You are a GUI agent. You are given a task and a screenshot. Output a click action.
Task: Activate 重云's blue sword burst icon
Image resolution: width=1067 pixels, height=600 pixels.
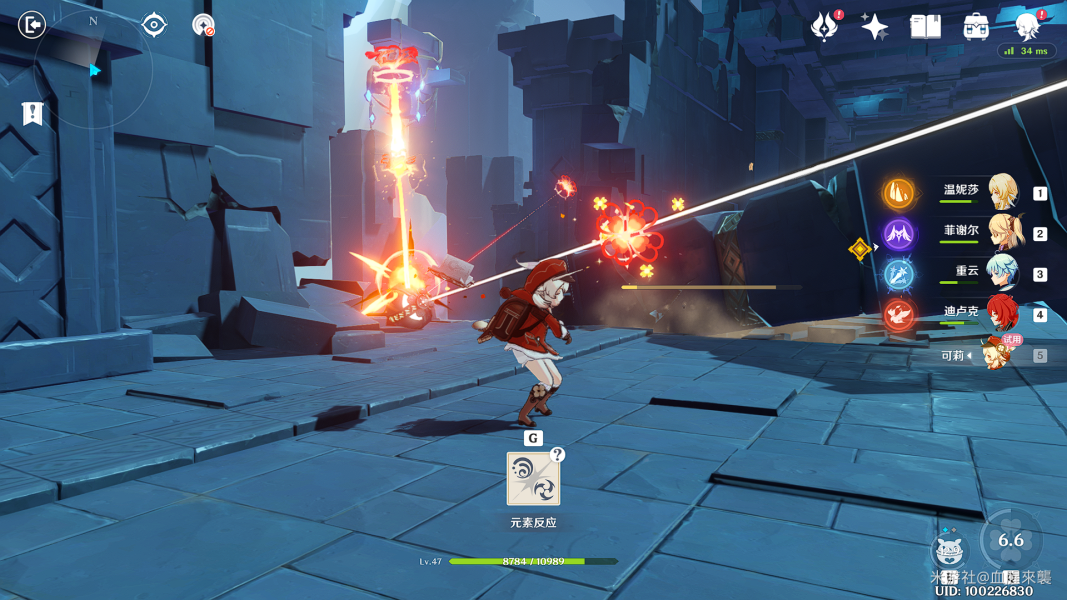(x=899, y=274)
